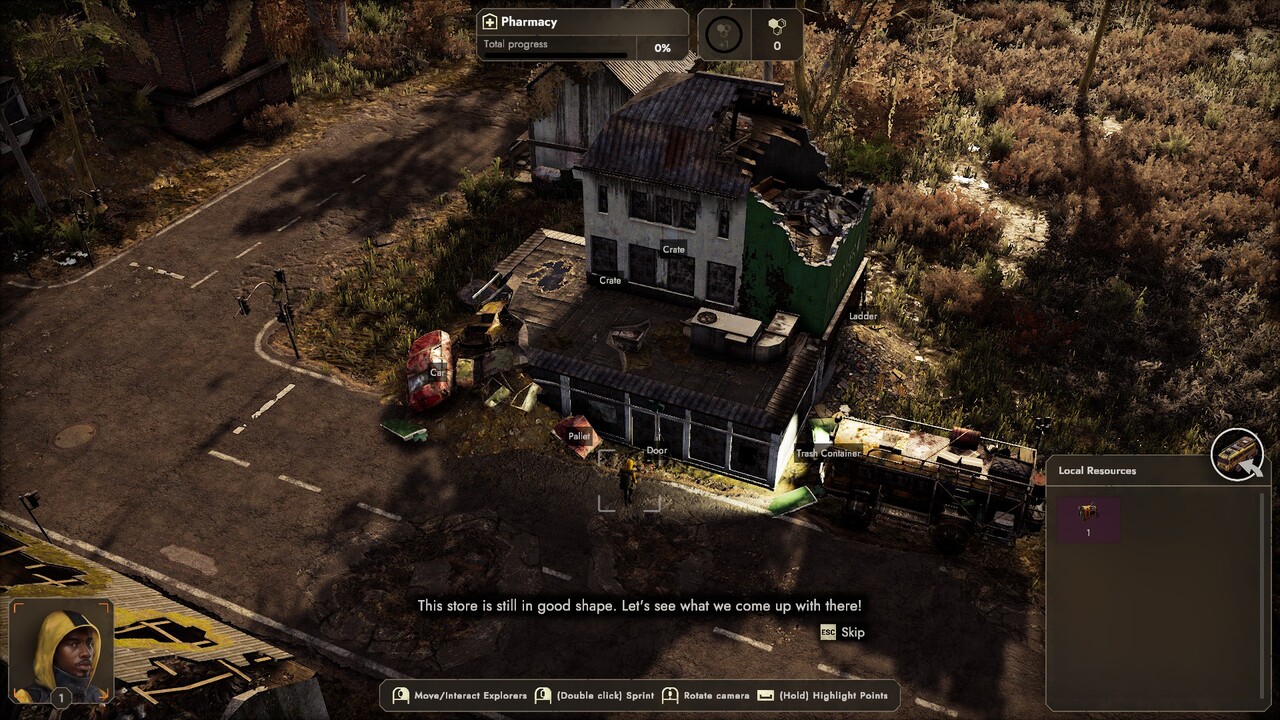
Task: Click the circular honeycomb resource gauge
Action: tap(723, 35)
